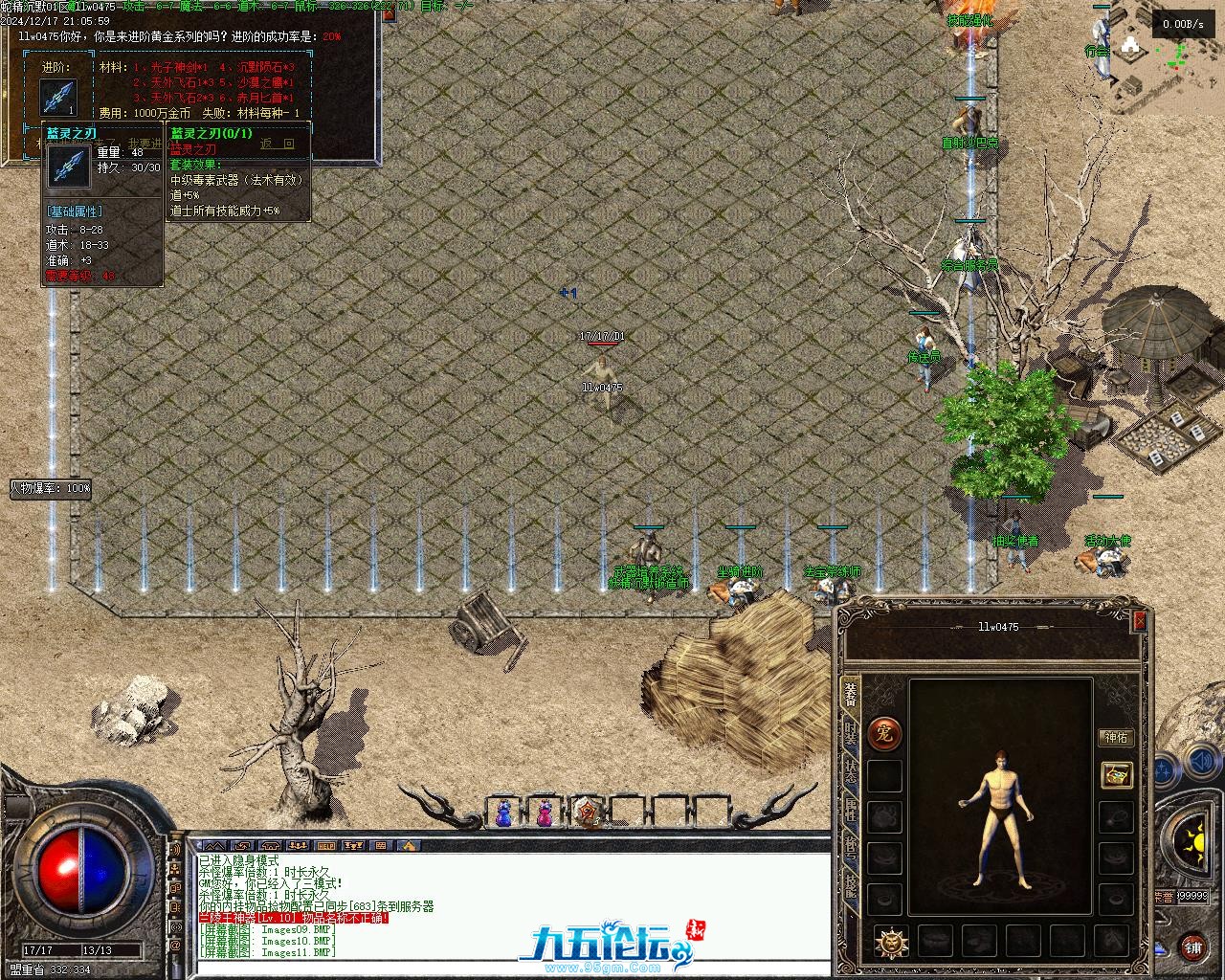
Task: Open the 时装 fashion tab
Action: pyautogui.click(x=850, y=734)
